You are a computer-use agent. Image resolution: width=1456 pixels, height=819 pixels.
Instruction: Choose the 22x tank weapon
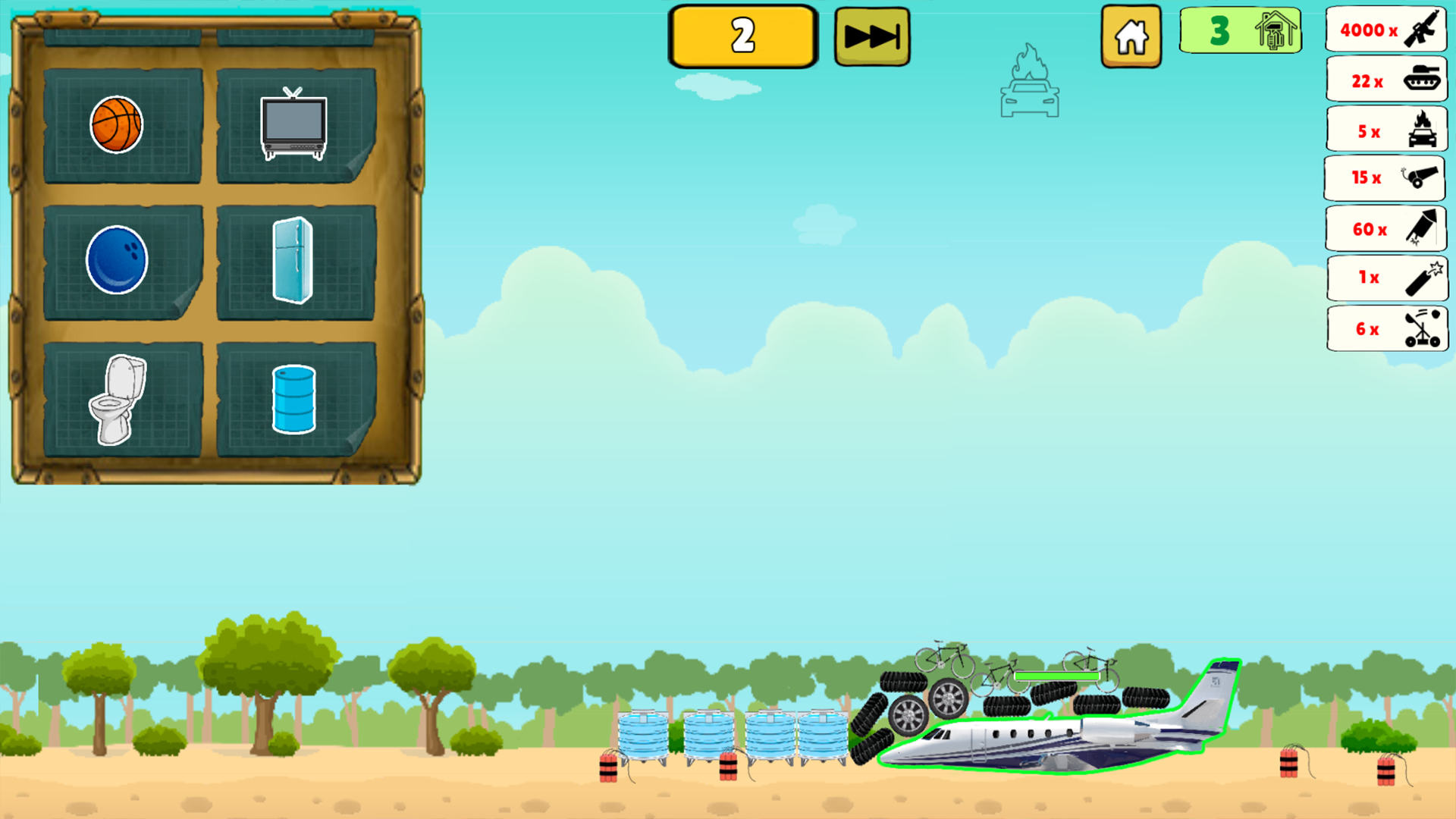click(x=1385, y=80)
